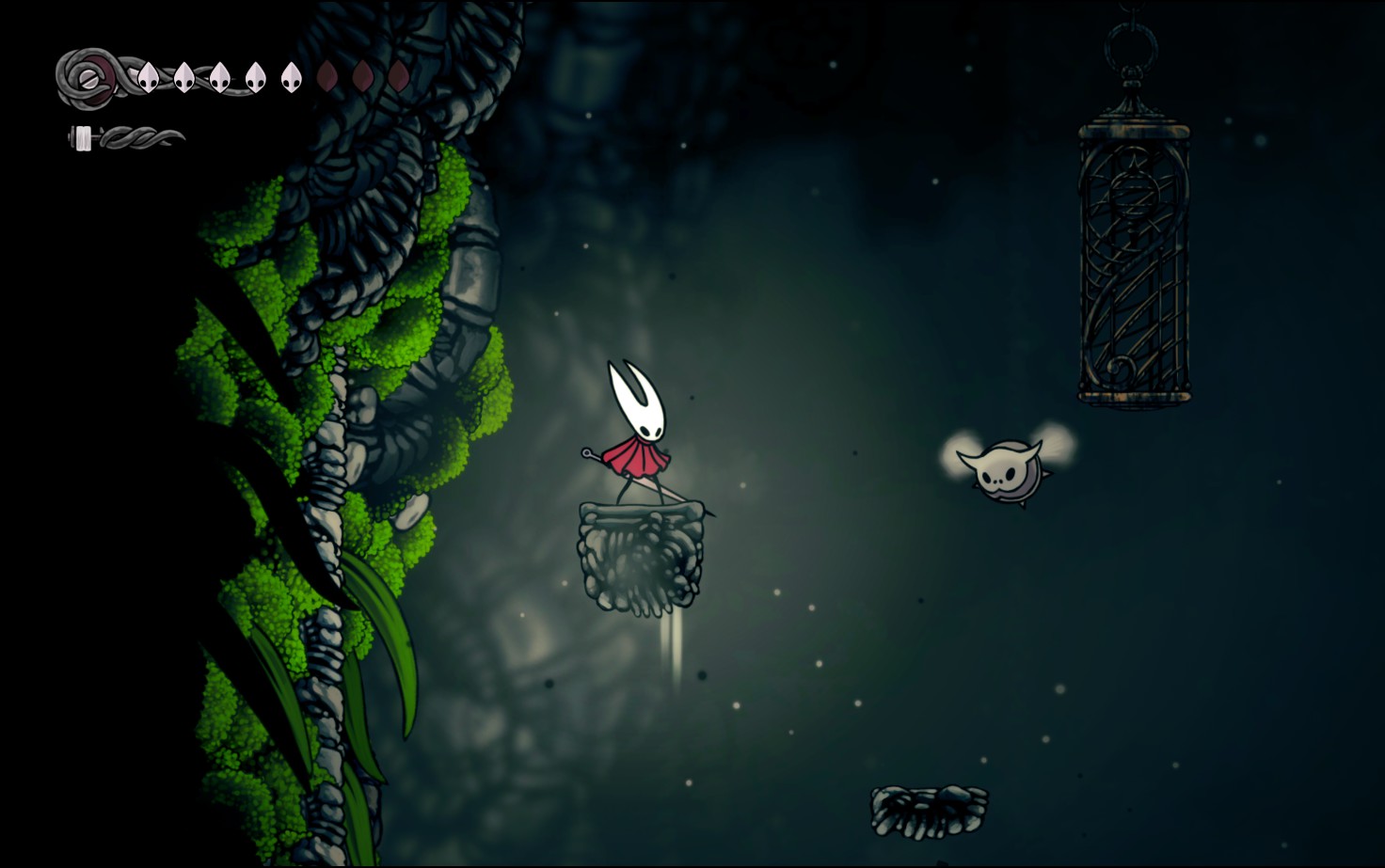
Task: Click the hanging metal cage
Action: [1134, 254]
